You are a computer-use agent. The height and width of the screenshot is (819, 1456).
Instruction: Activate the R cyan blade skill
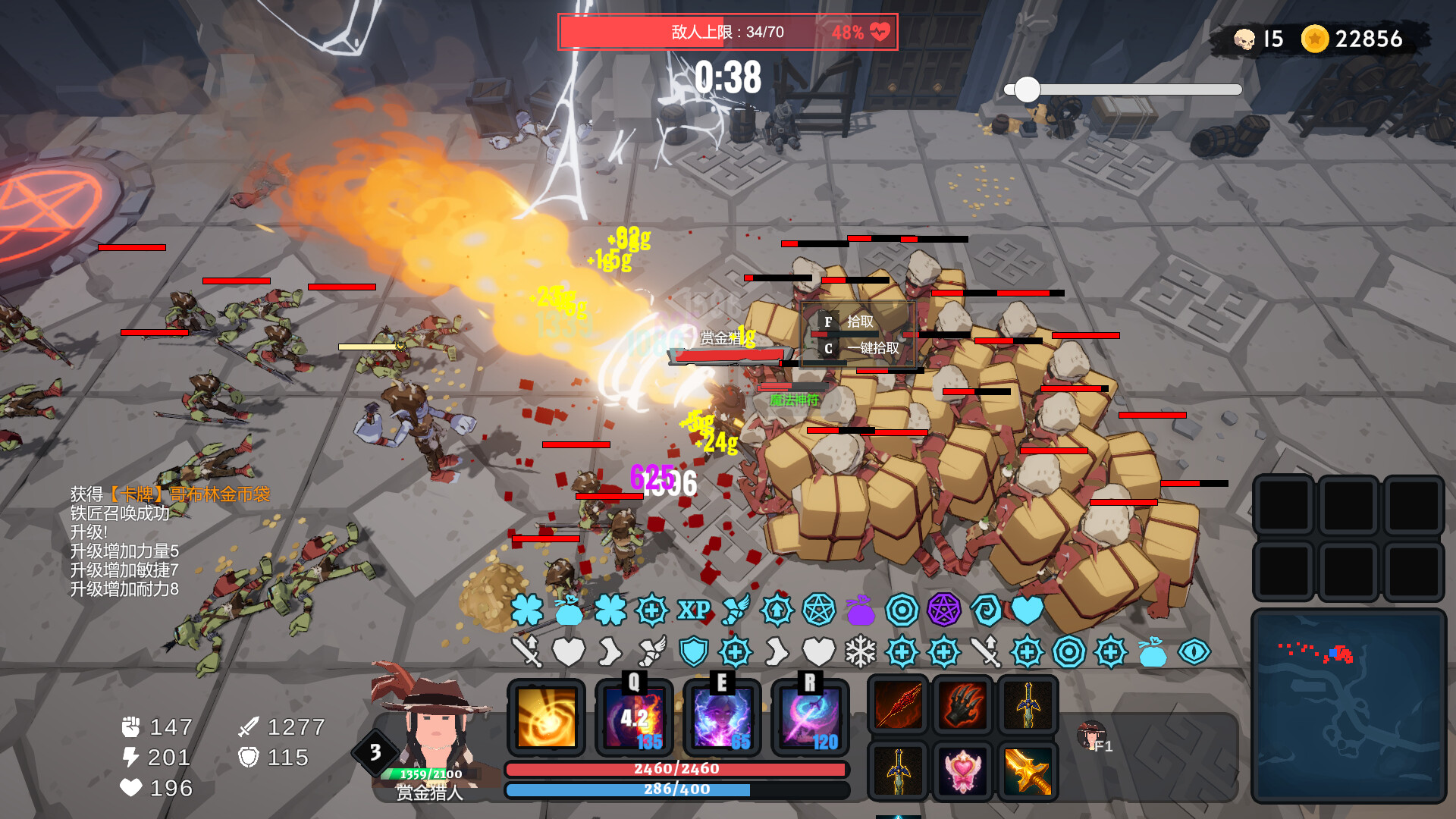pyautogui.click(x=810, y=718)
